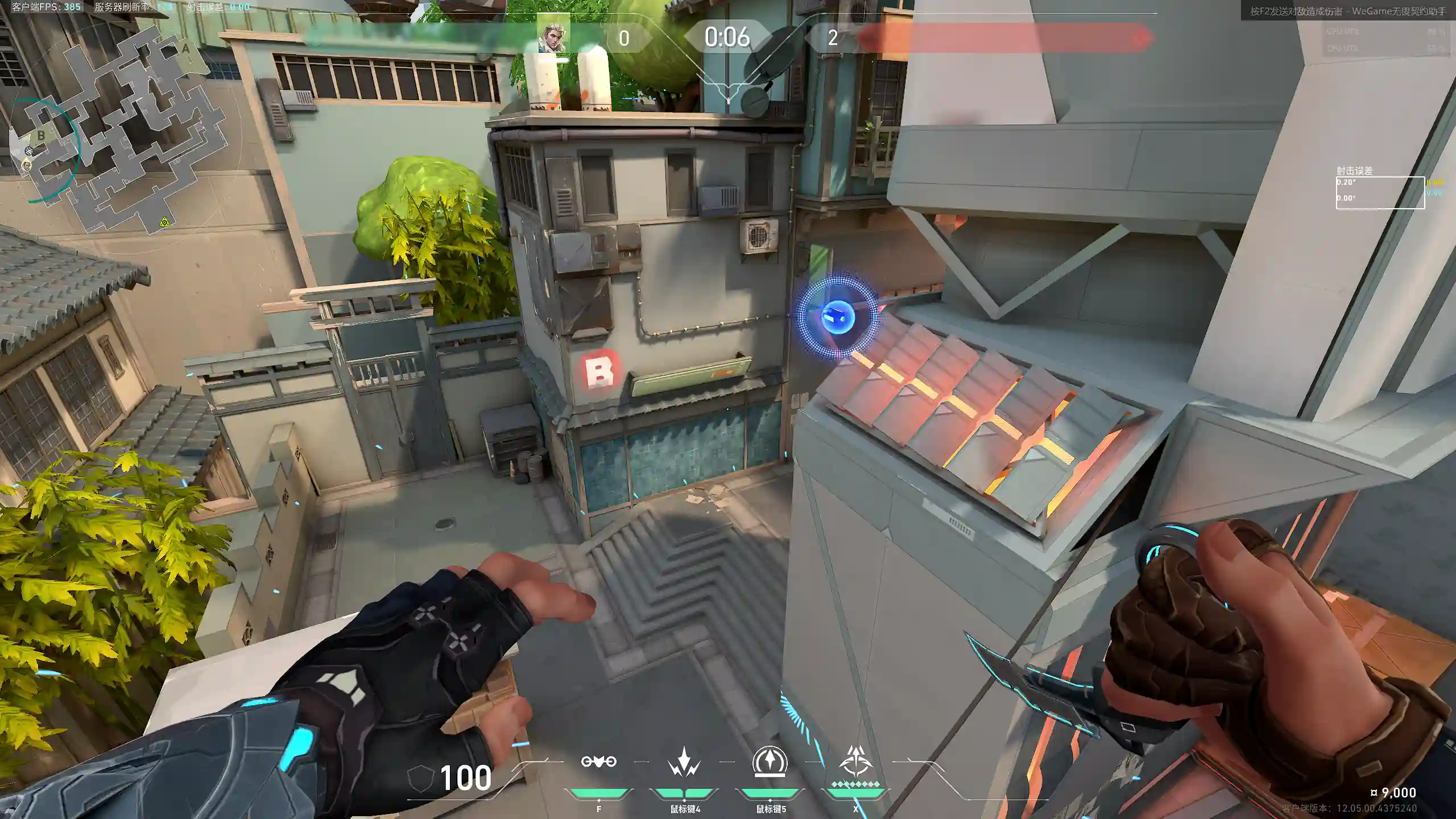Activate the Hunter's Fury ultimate icon
Viewport: 1456px width, 819px height.
855,762
